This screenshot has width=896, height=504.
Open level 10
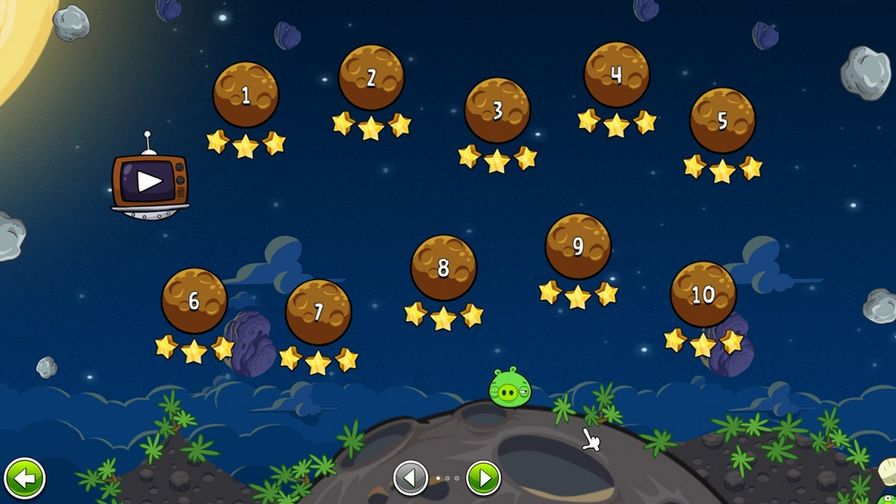point(703,294)
